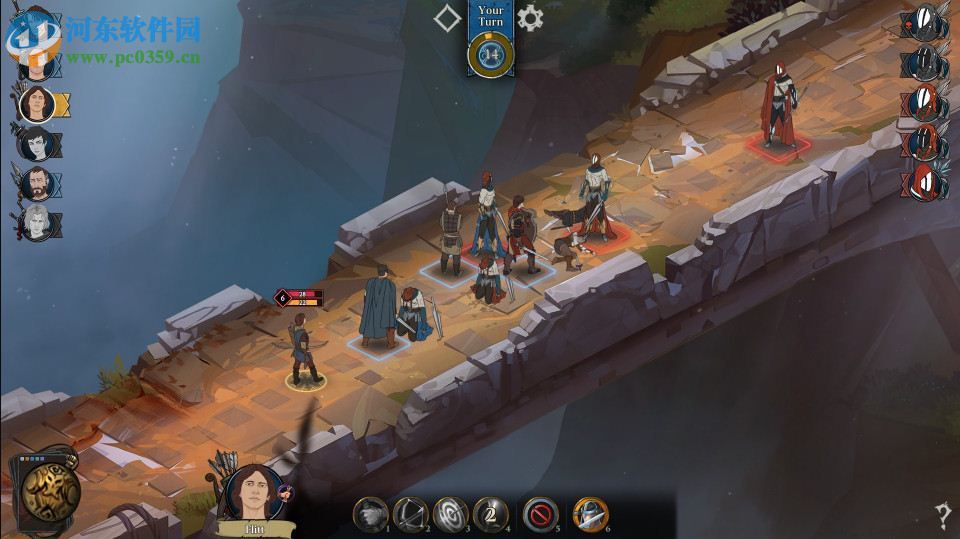Choose the brown-bearded hero portrait
The width and height of the screenshot is (960, 539).
[36, 184]
